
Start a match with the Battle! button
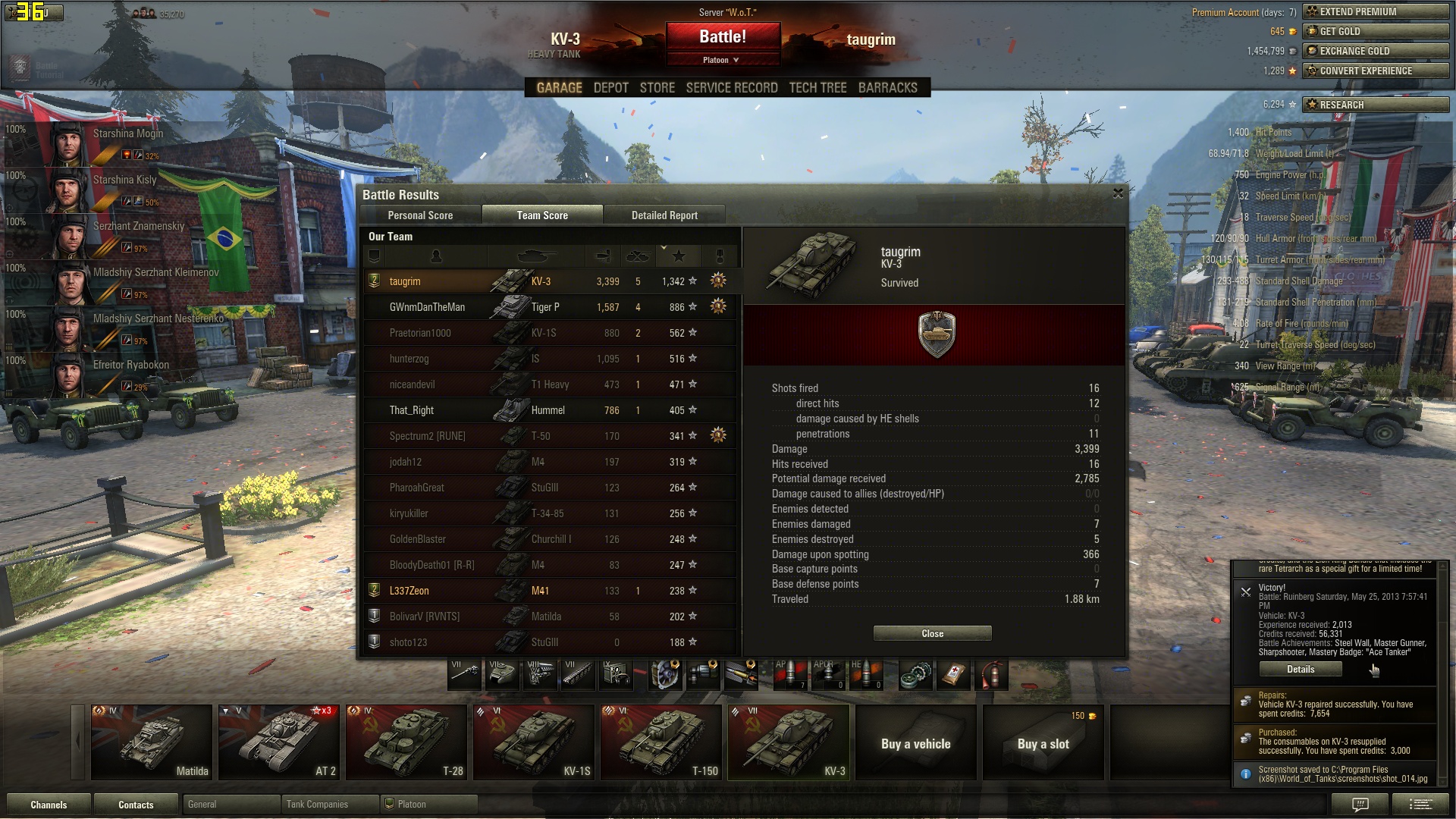pos(723,36)
